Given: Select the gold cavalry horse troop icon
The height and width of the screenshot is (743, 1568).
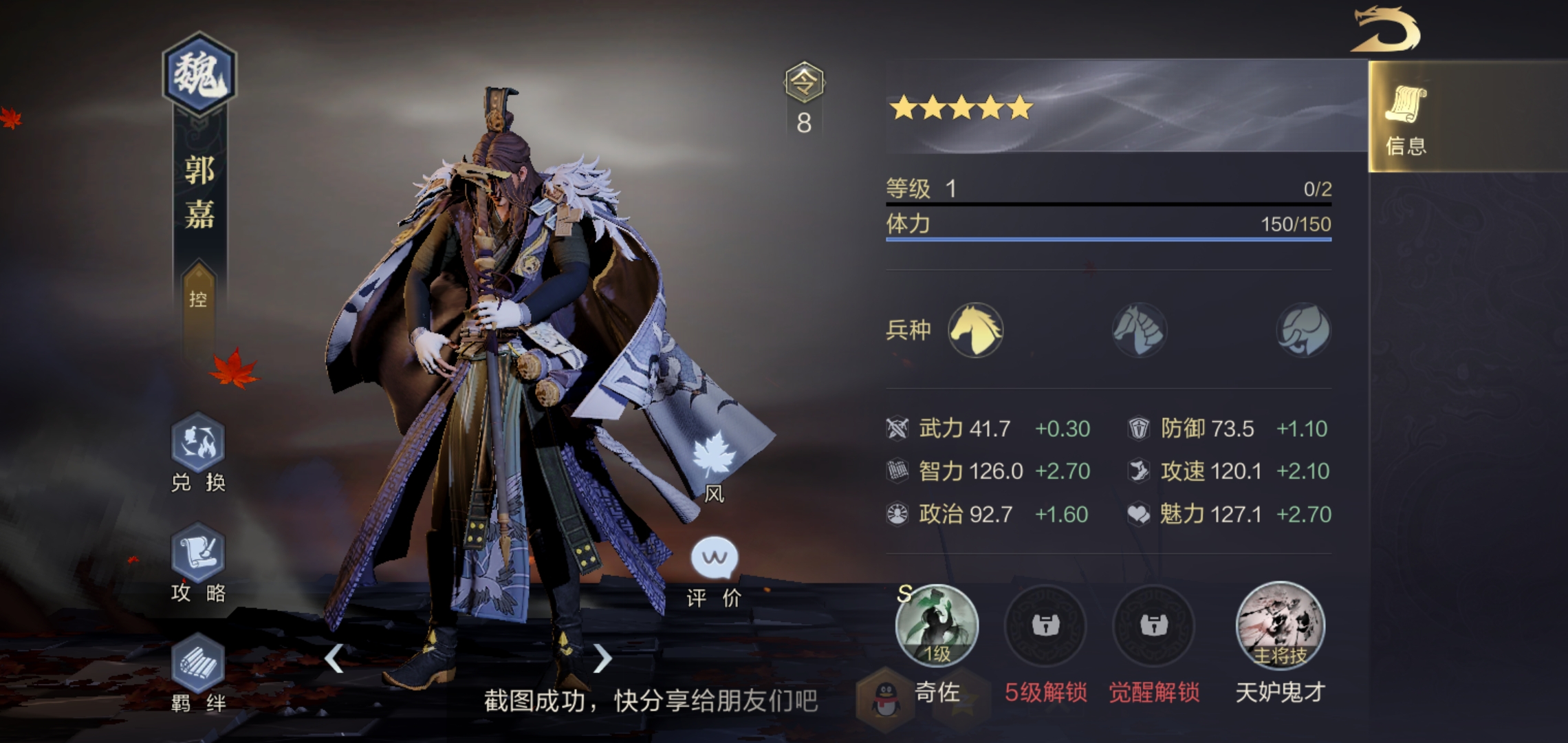Looking at the screenshot, I should click(975, 330).
